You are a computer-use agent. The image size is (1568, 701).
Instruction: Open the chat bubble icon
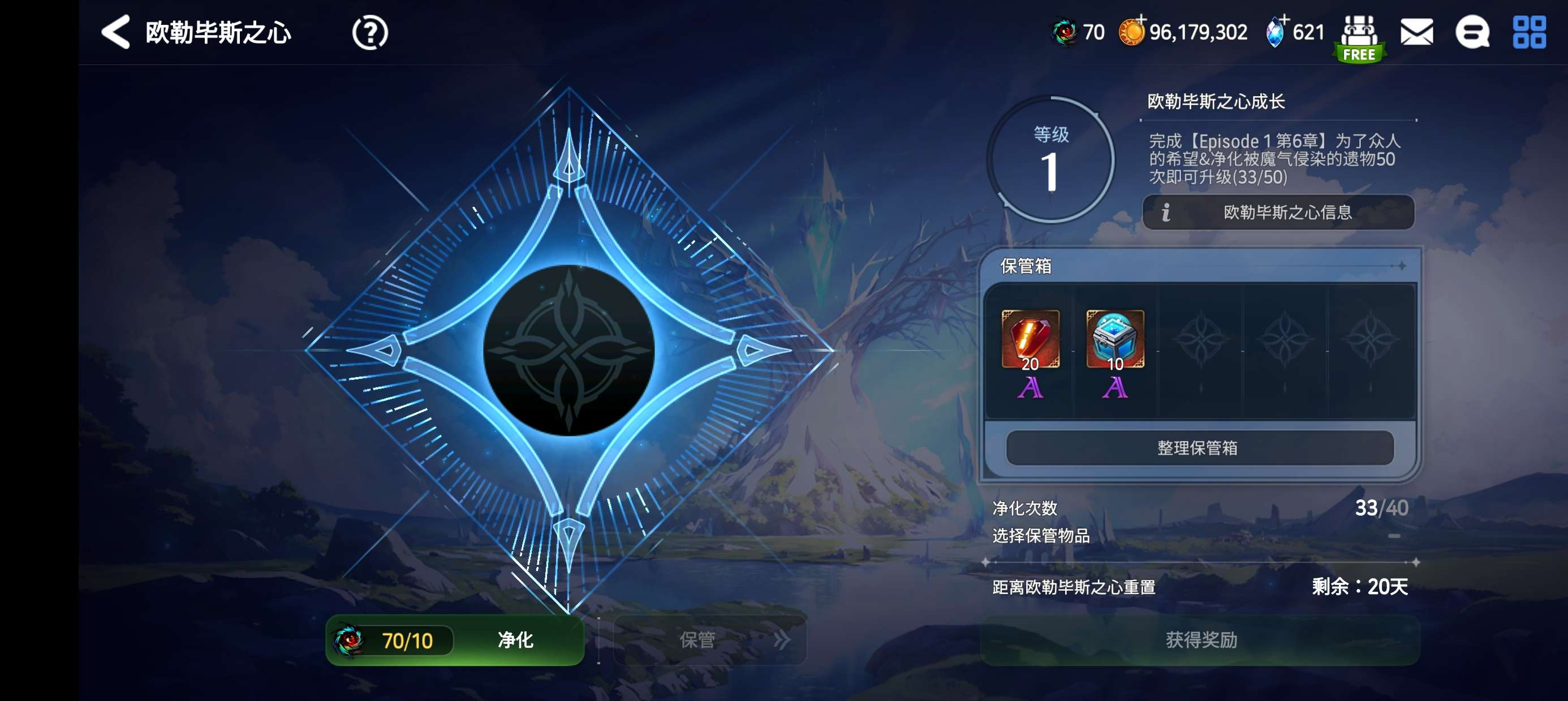click(x=1472, y=32)
